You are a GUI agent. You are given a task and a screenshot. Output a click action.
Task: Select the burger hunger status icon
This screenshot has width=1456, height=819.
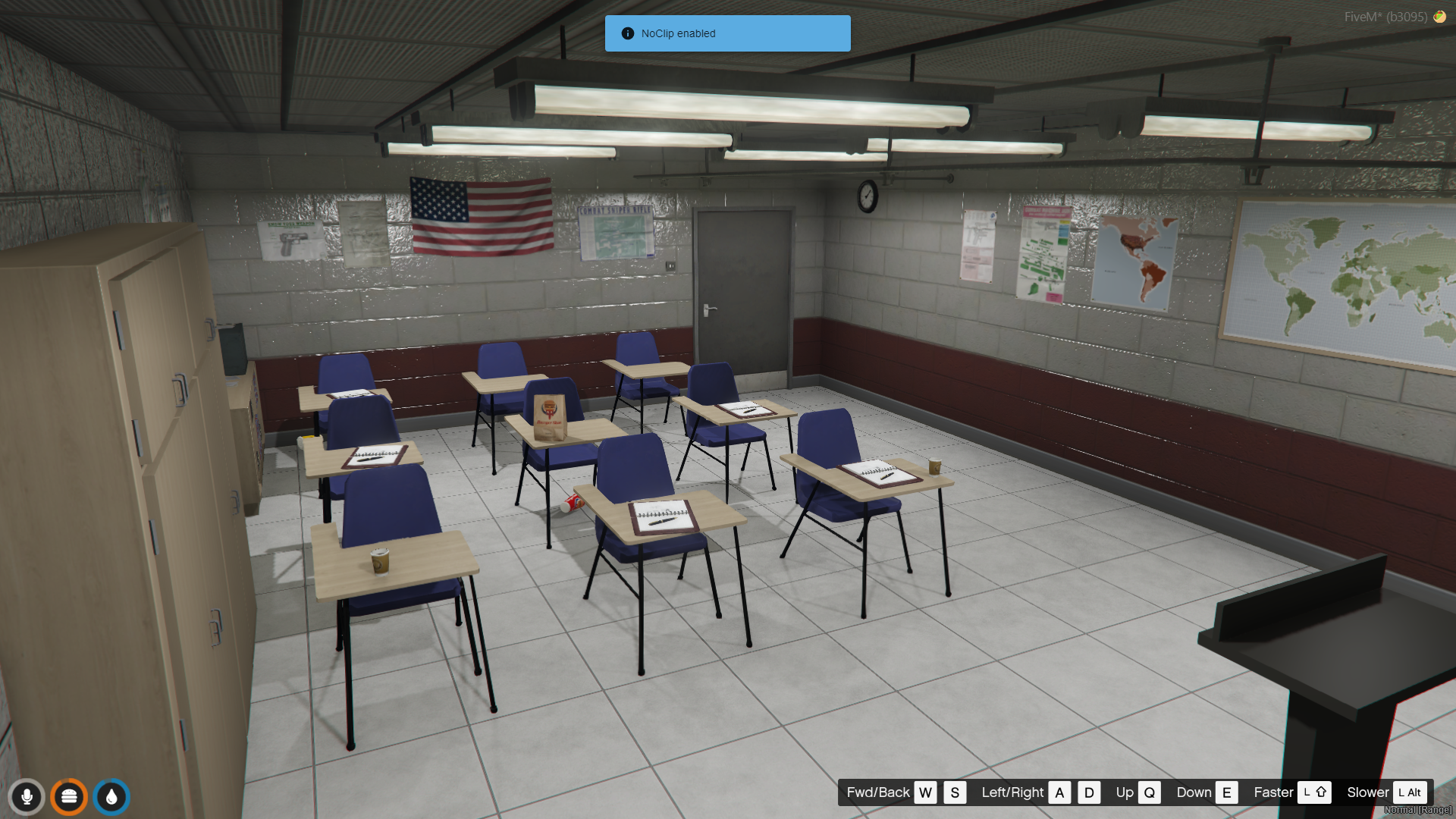[69, 797]
